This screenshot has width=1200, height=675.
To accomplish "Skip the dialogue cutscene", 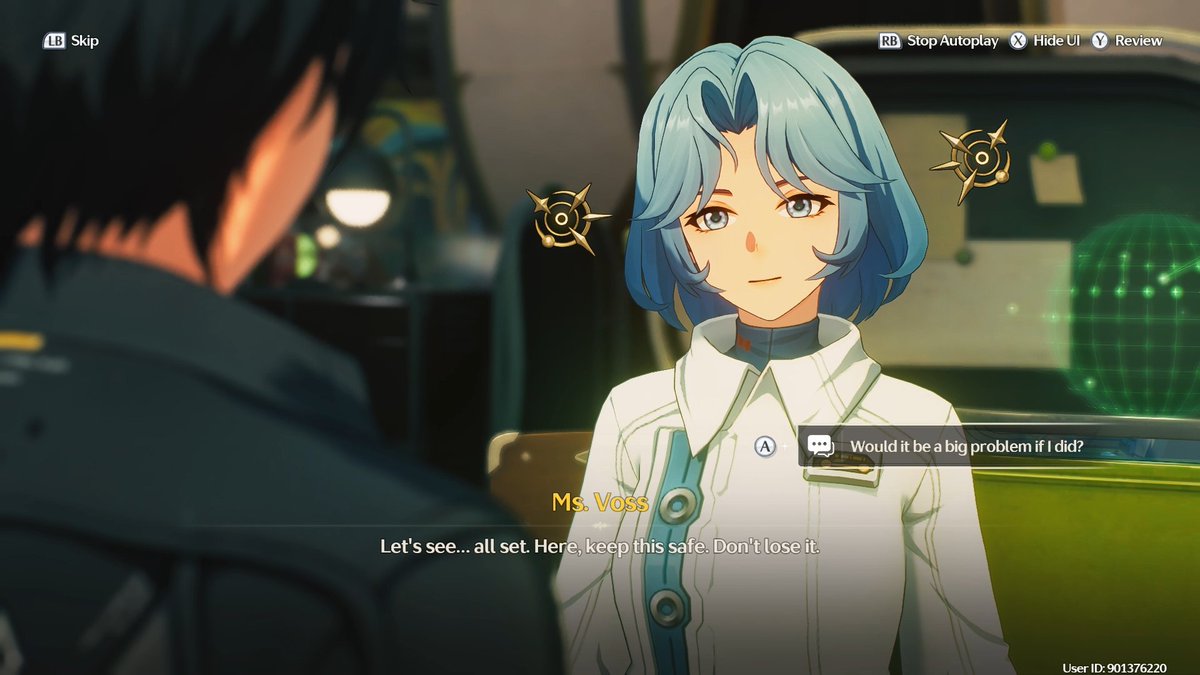I will coord(71,41).
